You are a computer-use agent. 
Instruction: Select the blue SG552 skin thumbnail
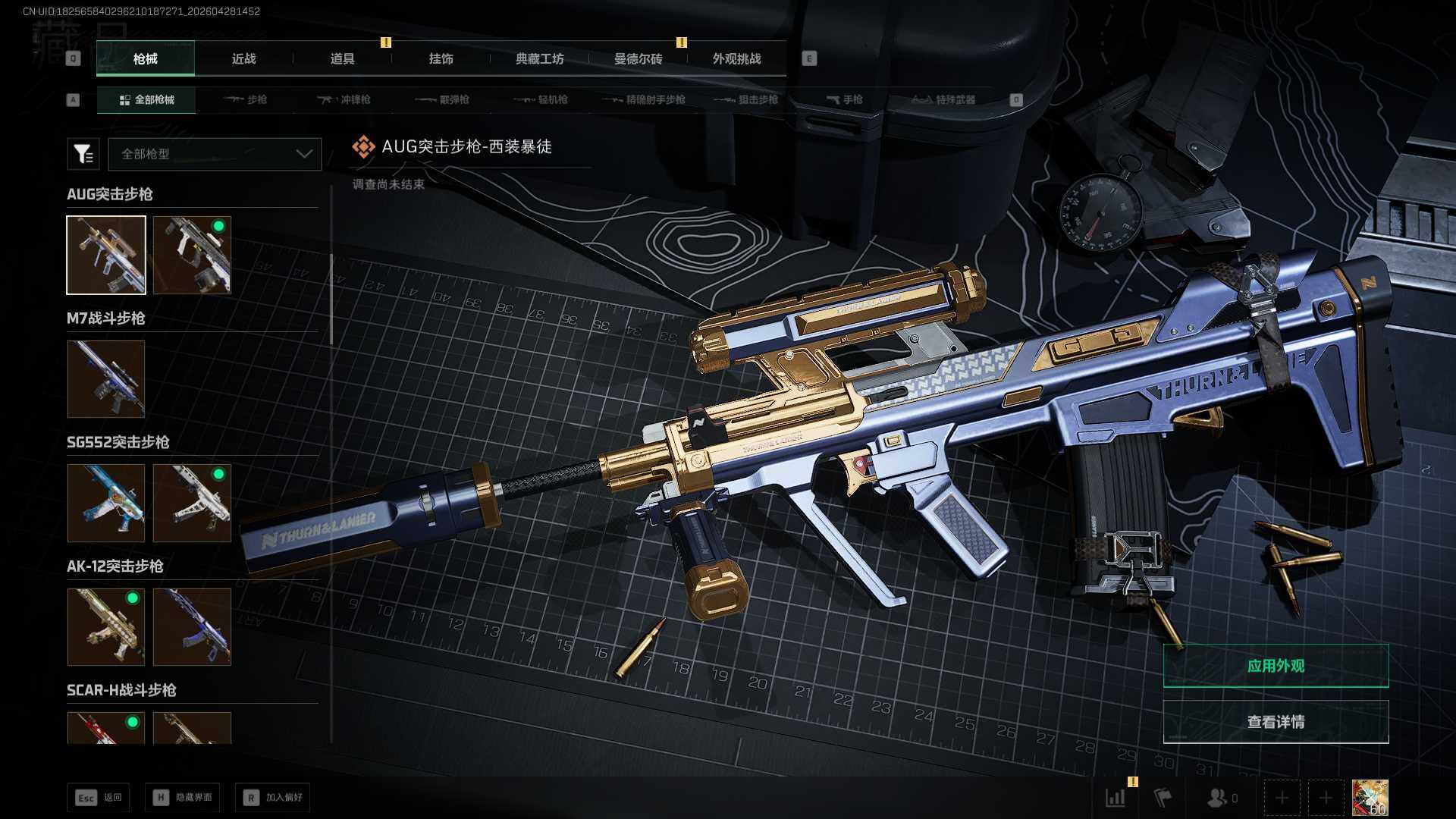pyautogui.click(x=106, y=503)
